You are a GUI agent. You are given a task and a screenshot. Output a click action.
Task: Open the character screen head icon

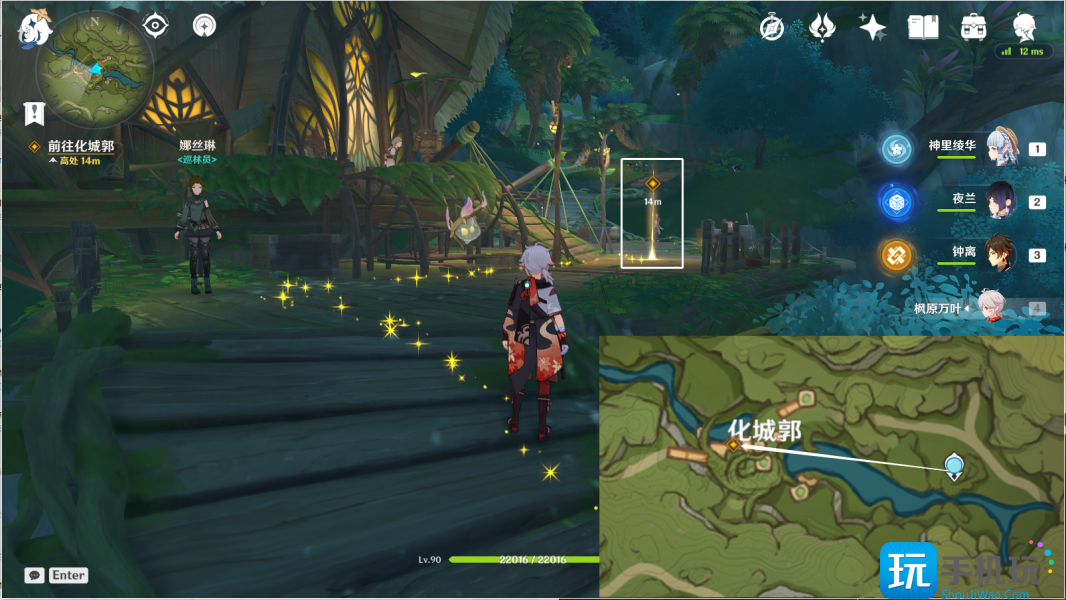pos(1024,27)
